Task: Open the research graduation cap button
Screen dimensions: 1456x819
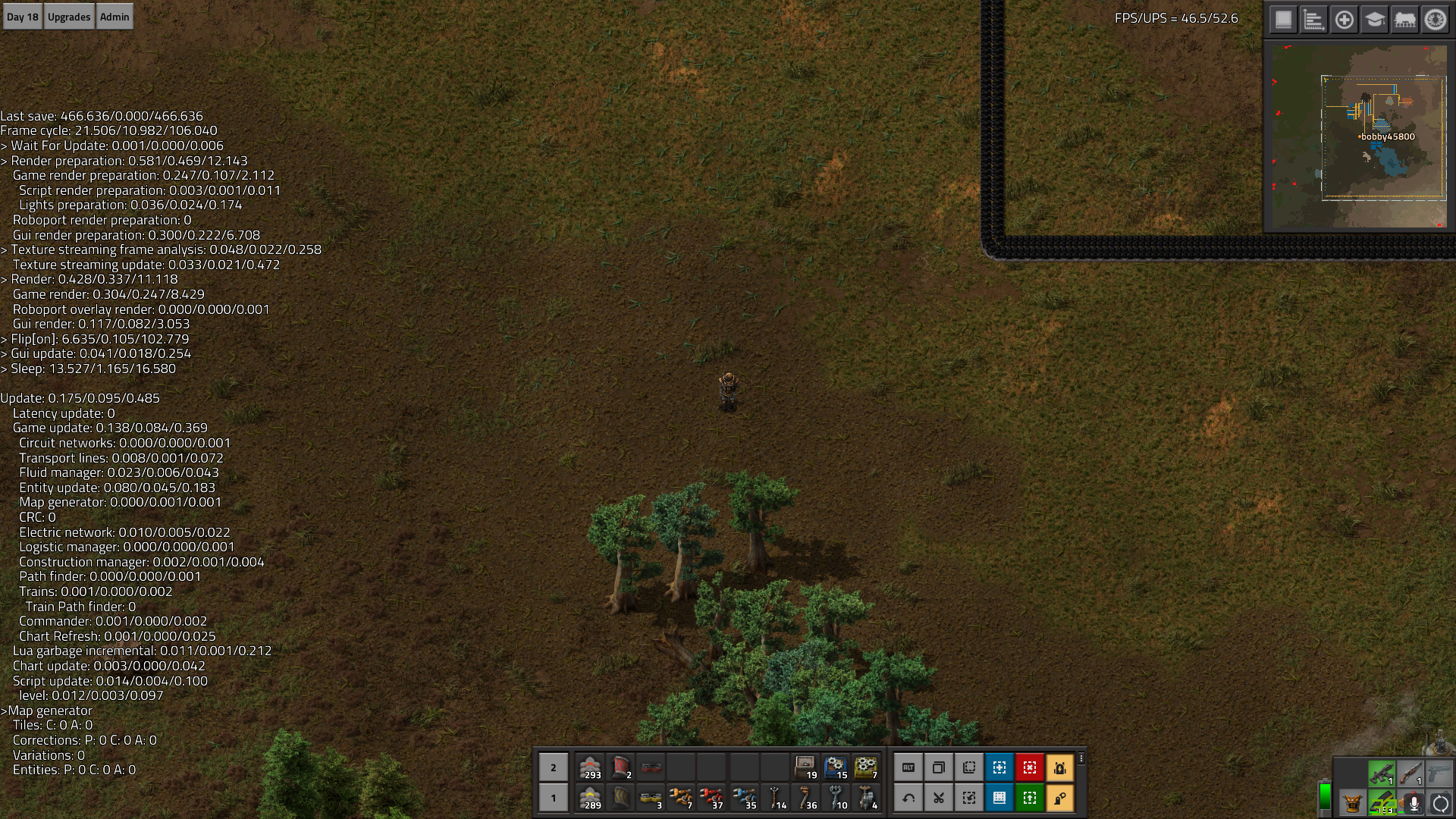Action: (1374, 20)
